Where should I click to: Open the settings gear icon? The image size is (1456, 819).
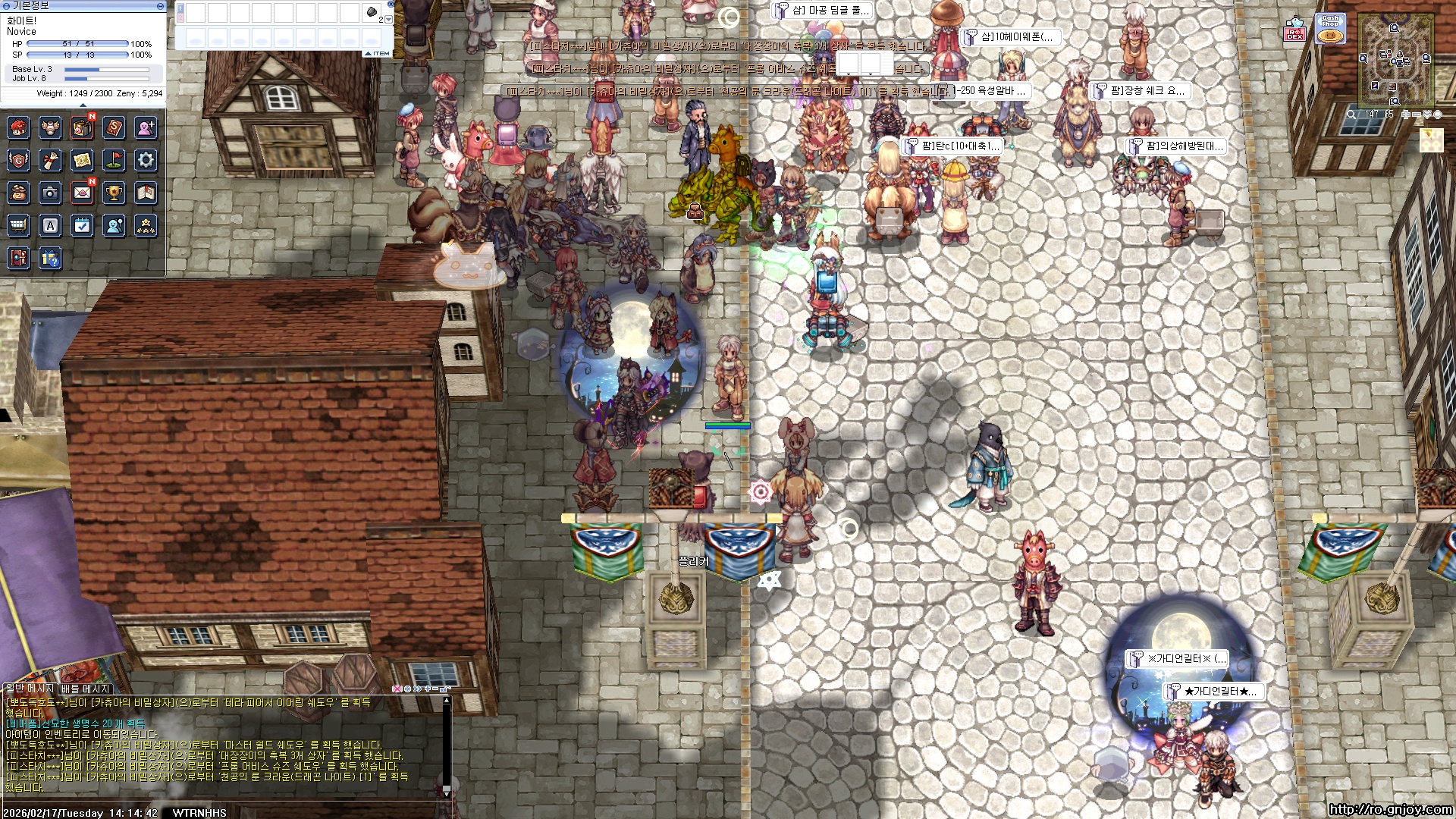146,160
